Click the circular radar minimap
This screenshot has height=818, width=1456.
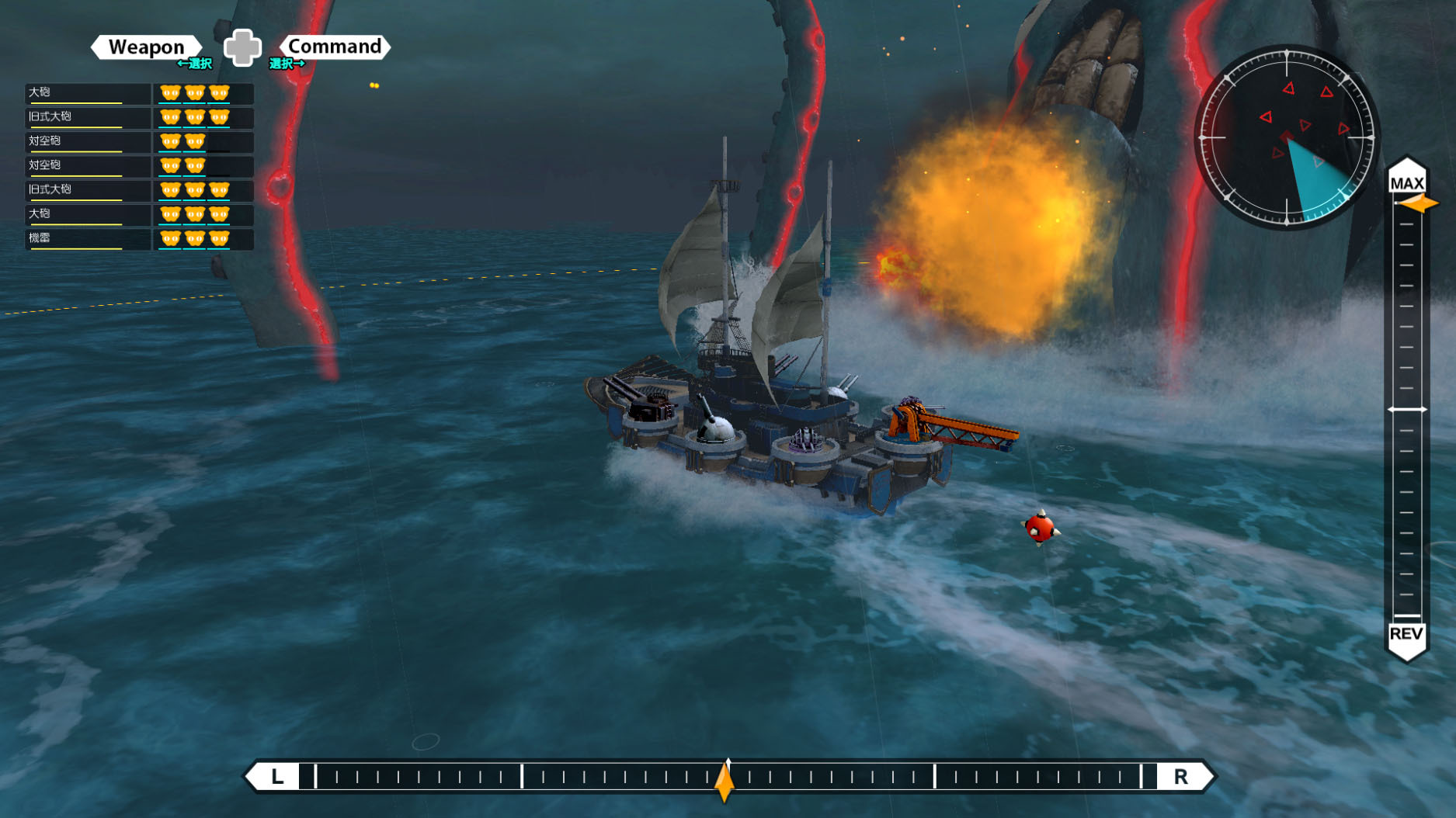[x=1286, y=137]
